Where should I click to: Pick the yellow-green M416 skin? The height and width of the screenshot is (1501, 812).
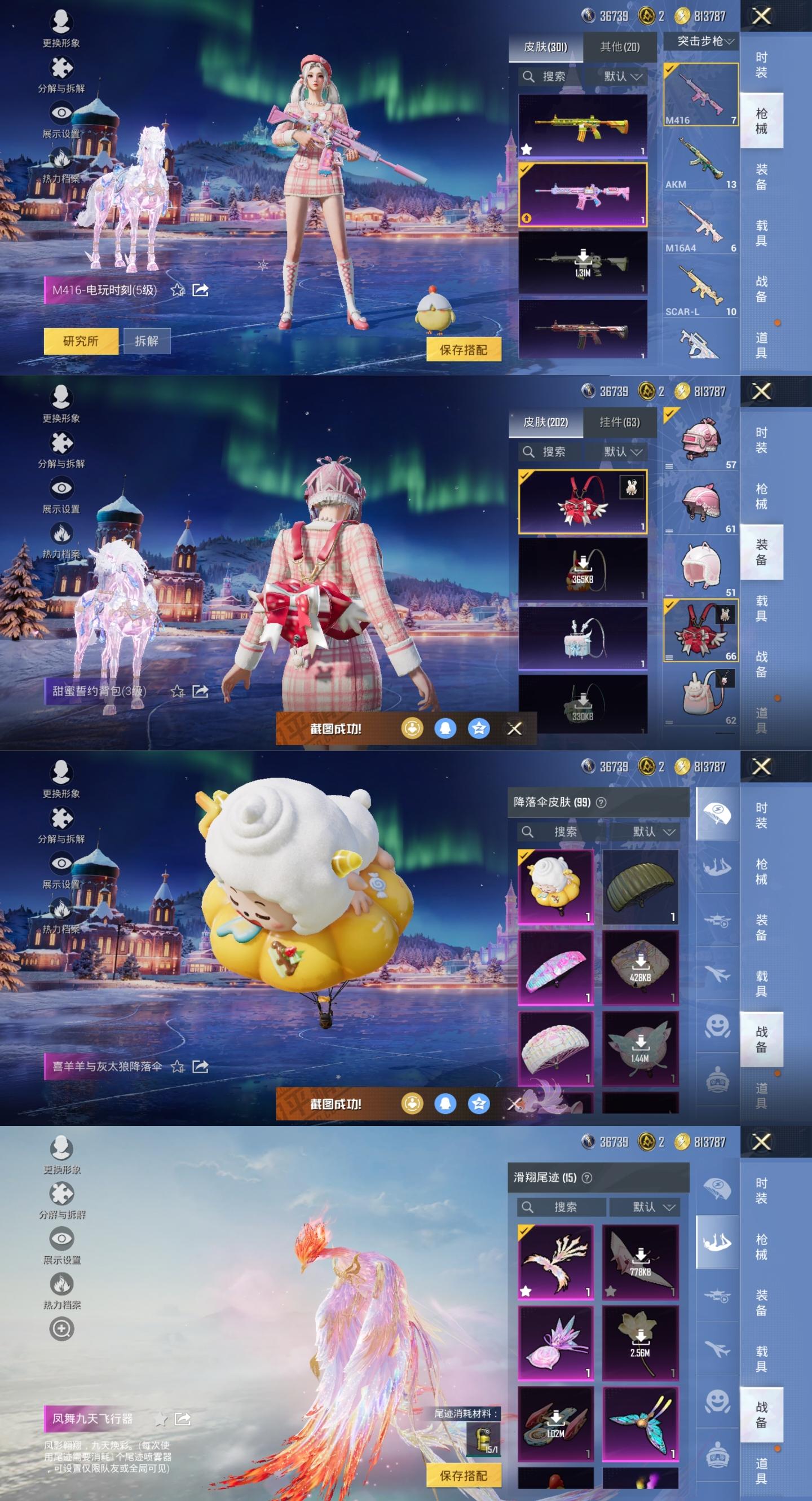[x=582, y=125]
